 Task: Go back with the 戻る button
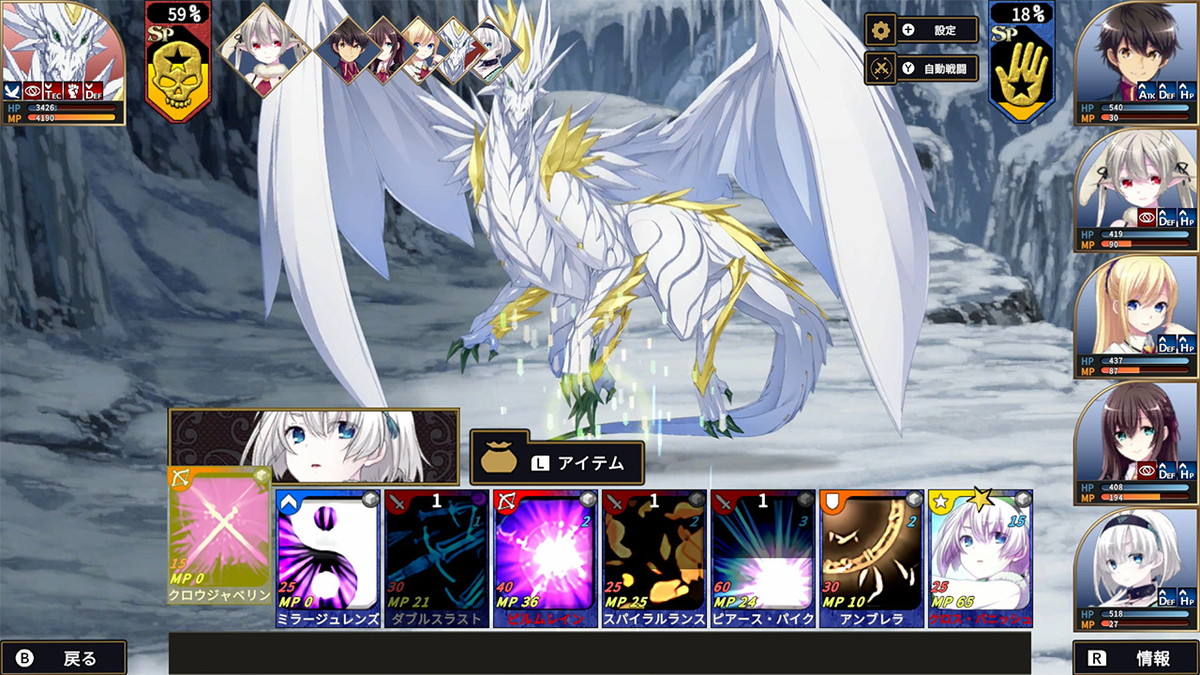pos(64,658)
